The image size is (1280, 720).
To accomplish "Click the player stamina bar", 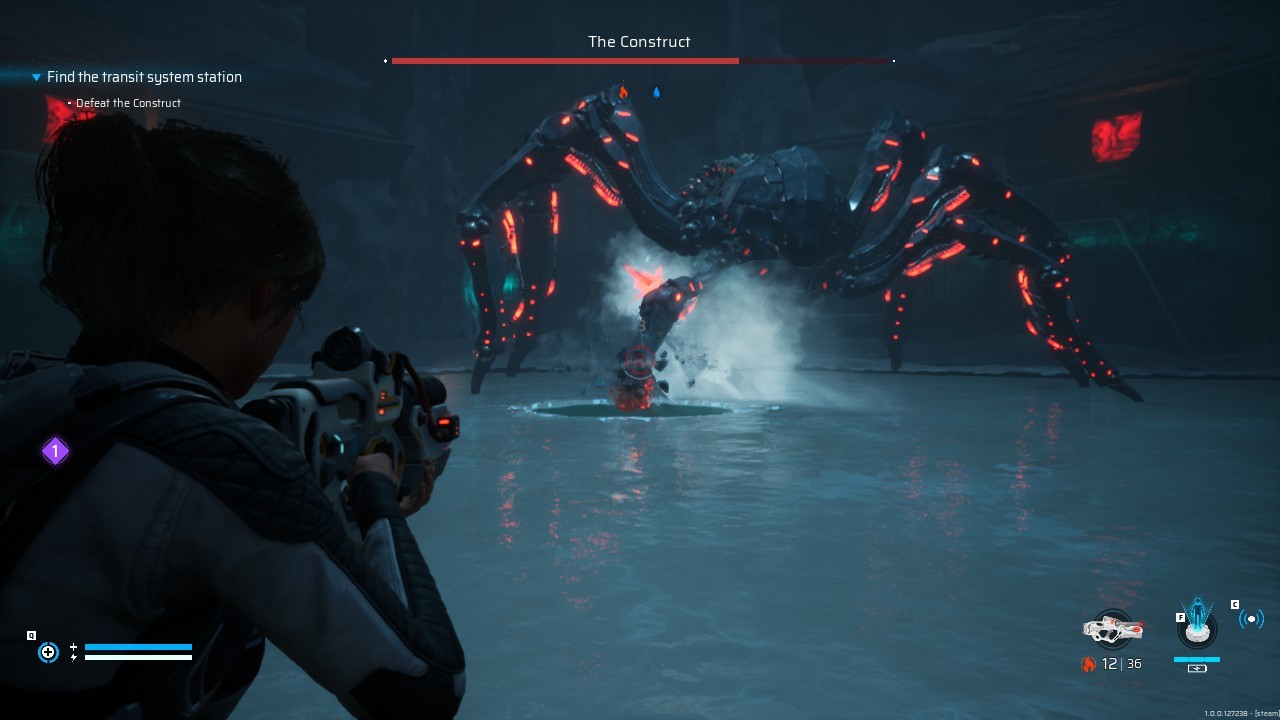I will [140, 657].
